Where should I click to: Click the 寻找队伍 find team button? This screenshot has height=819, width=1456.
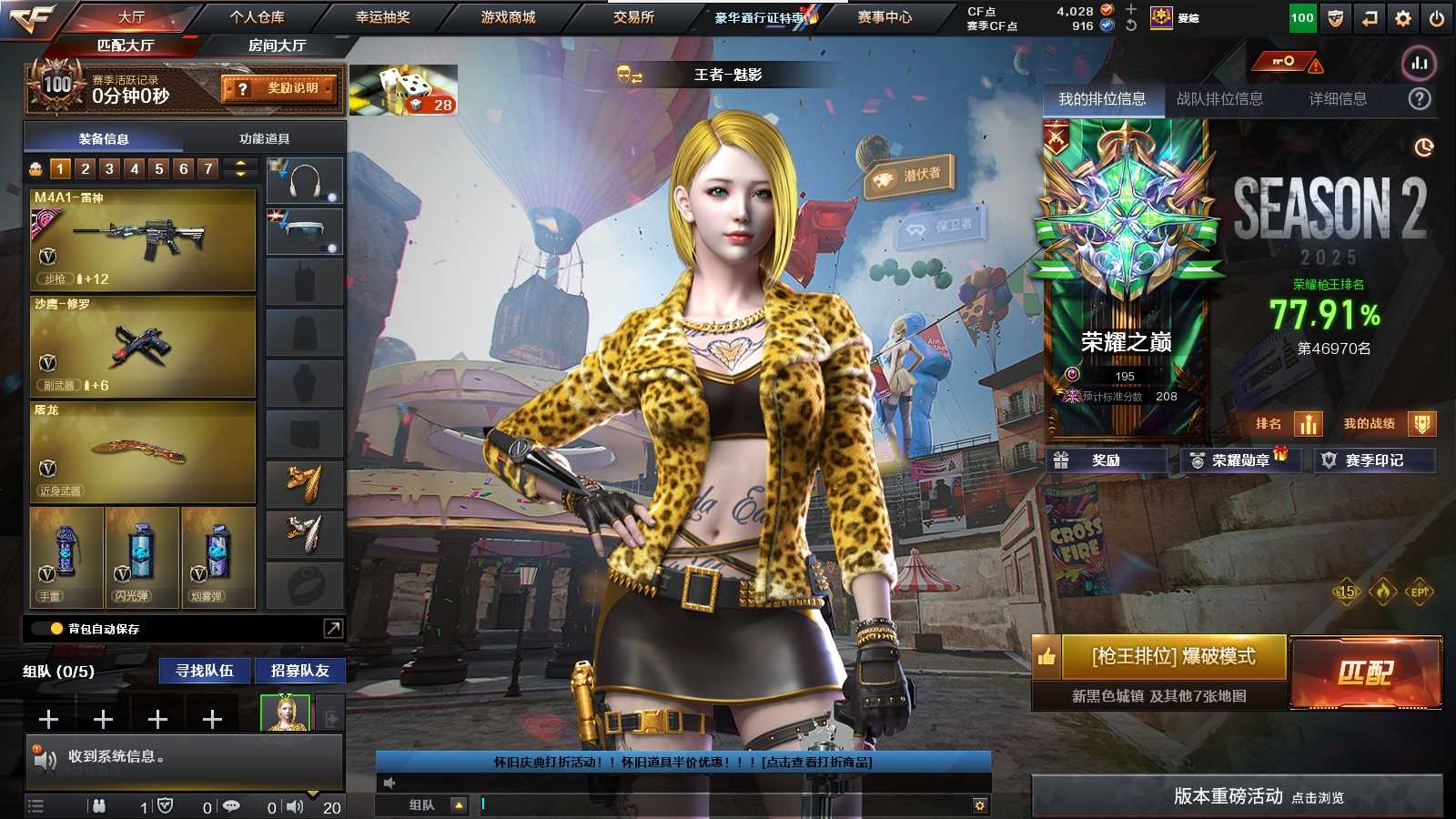pos(204,671)
